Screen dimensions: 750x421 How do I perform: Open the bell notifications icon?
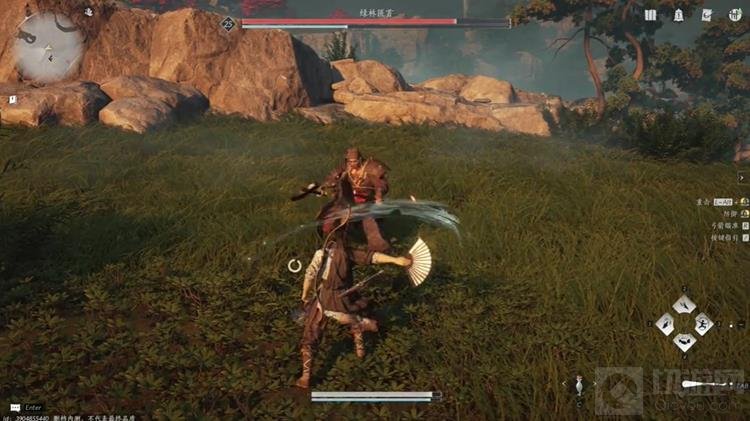(x=679, y=15)
